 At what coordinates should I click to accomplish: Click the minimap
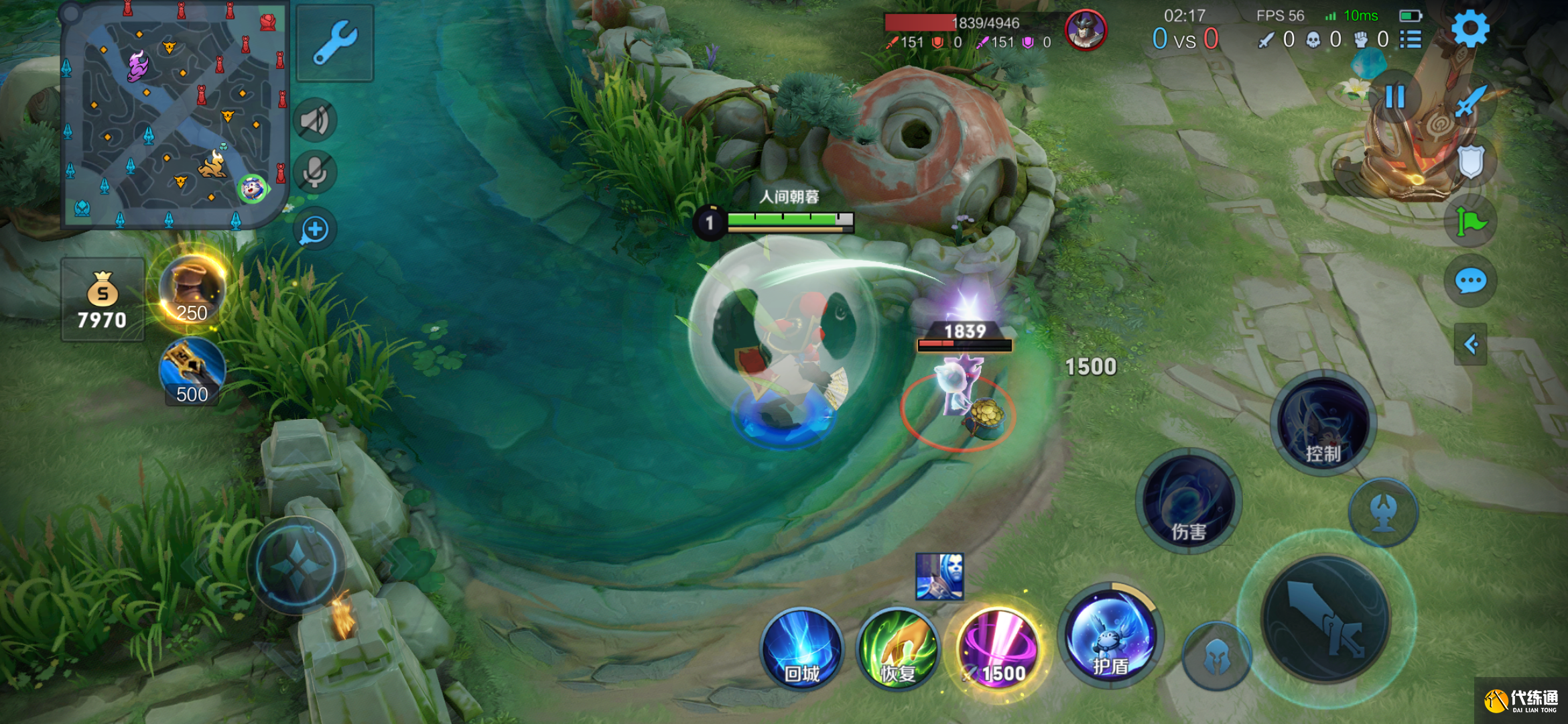pos(174,114)
